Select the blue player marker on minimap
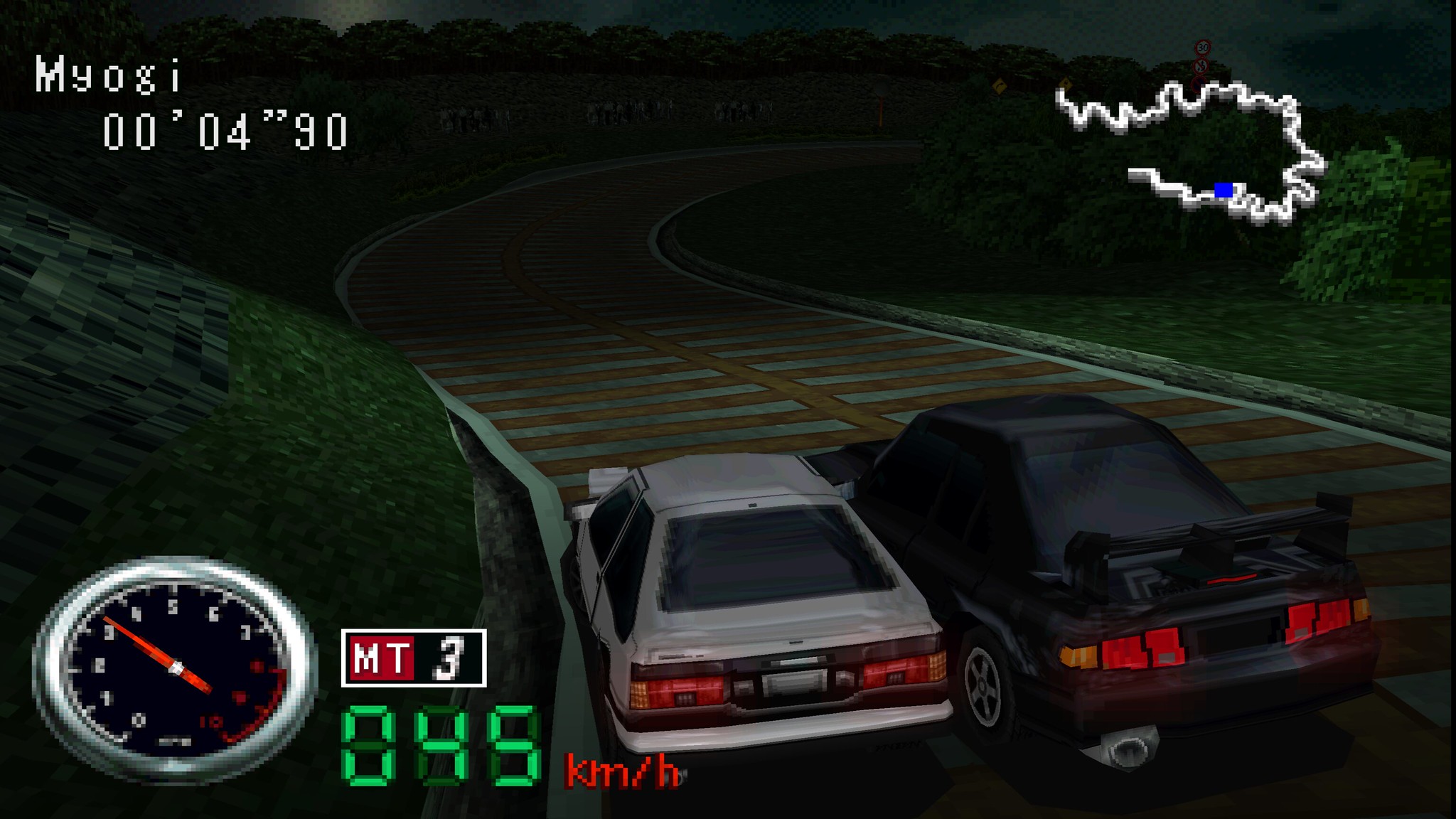 tap(1224, 190)
